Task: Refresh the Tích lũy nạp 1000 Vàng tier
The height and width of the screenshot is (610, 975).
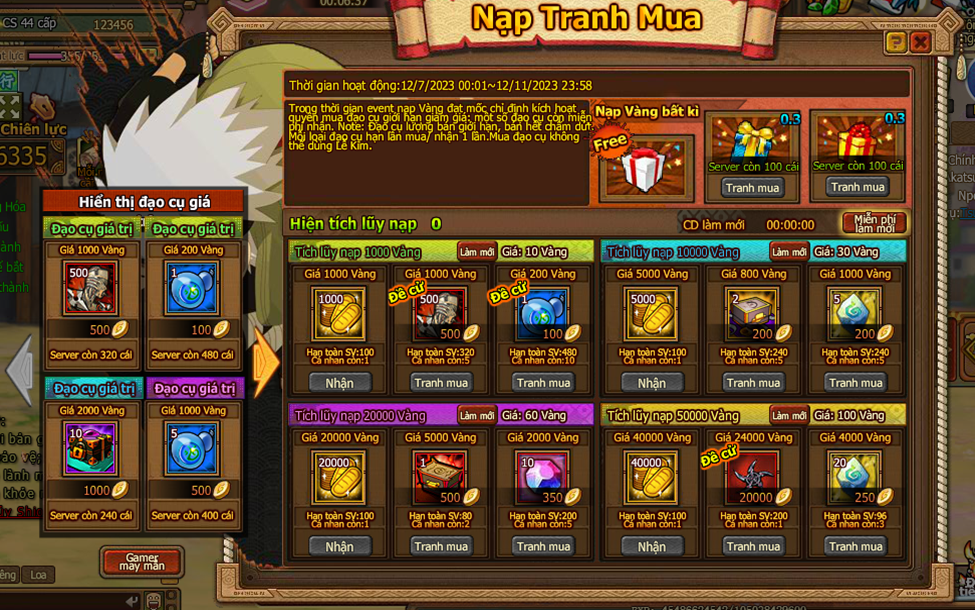Action: 477,252
